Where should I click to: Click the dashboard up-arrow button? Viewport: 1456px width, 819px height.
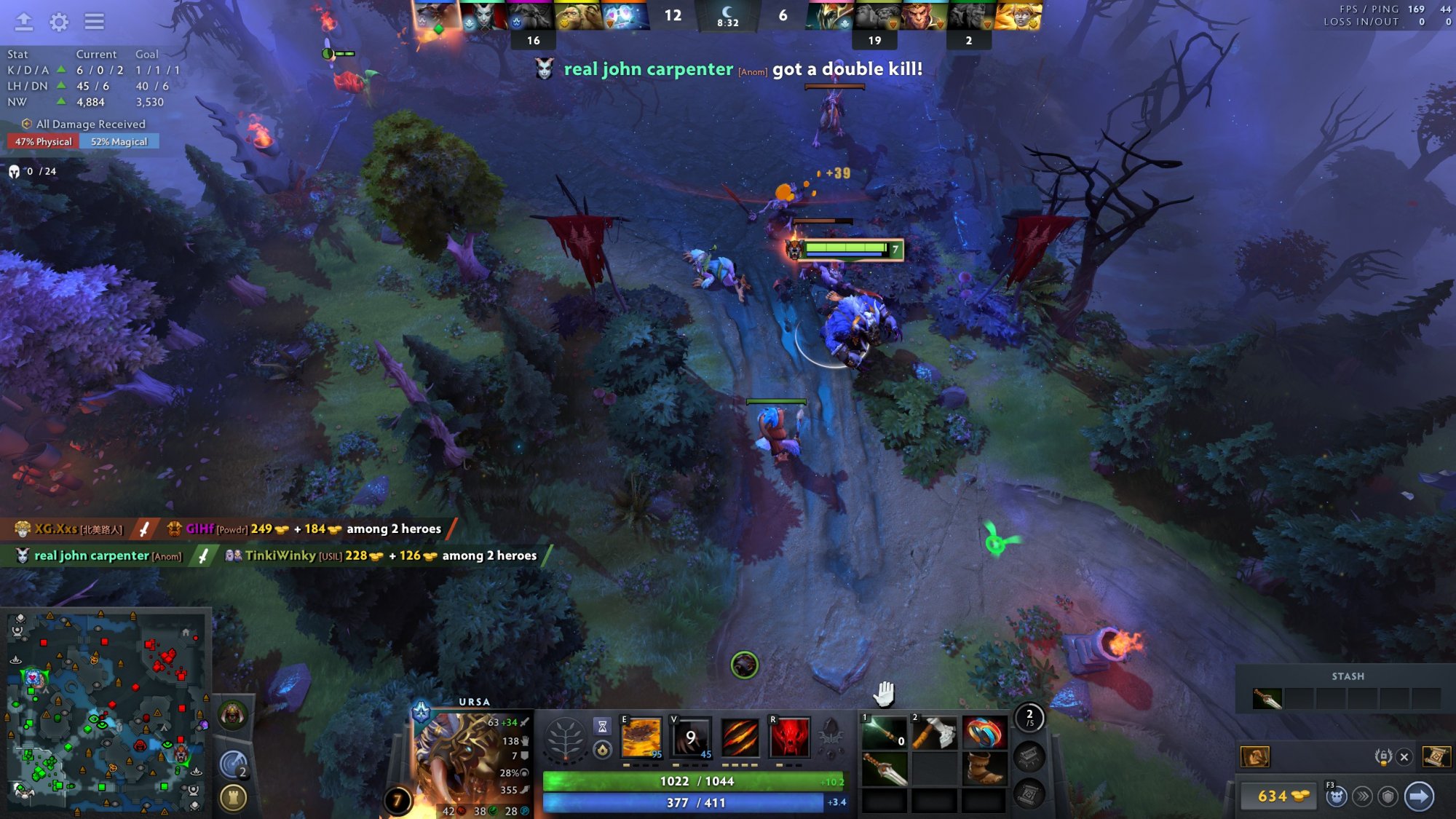pyautogui.click(x=24, y=22)
